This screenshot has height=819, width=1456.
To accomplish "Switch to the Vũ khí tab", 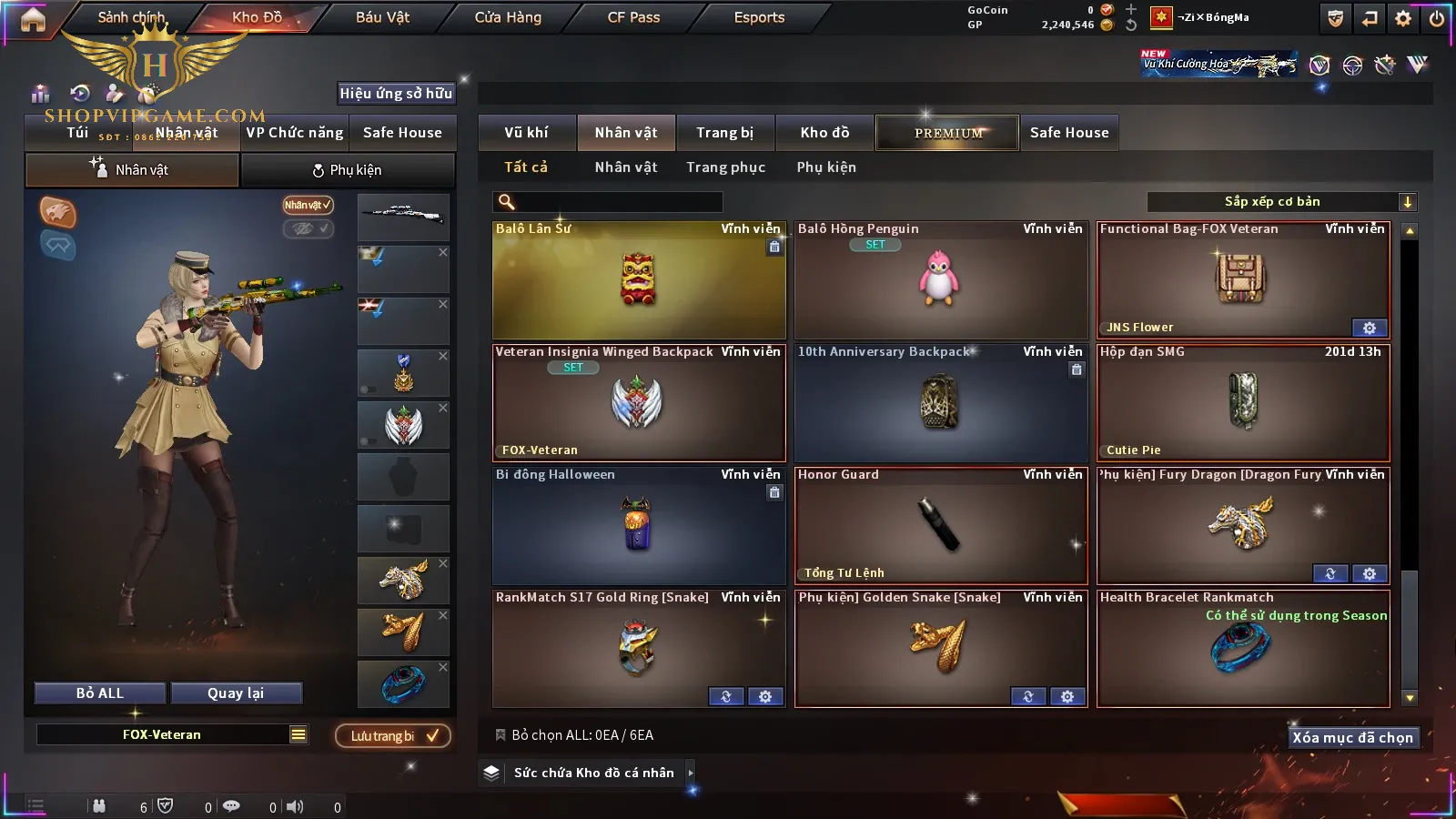I will (526, 133).
